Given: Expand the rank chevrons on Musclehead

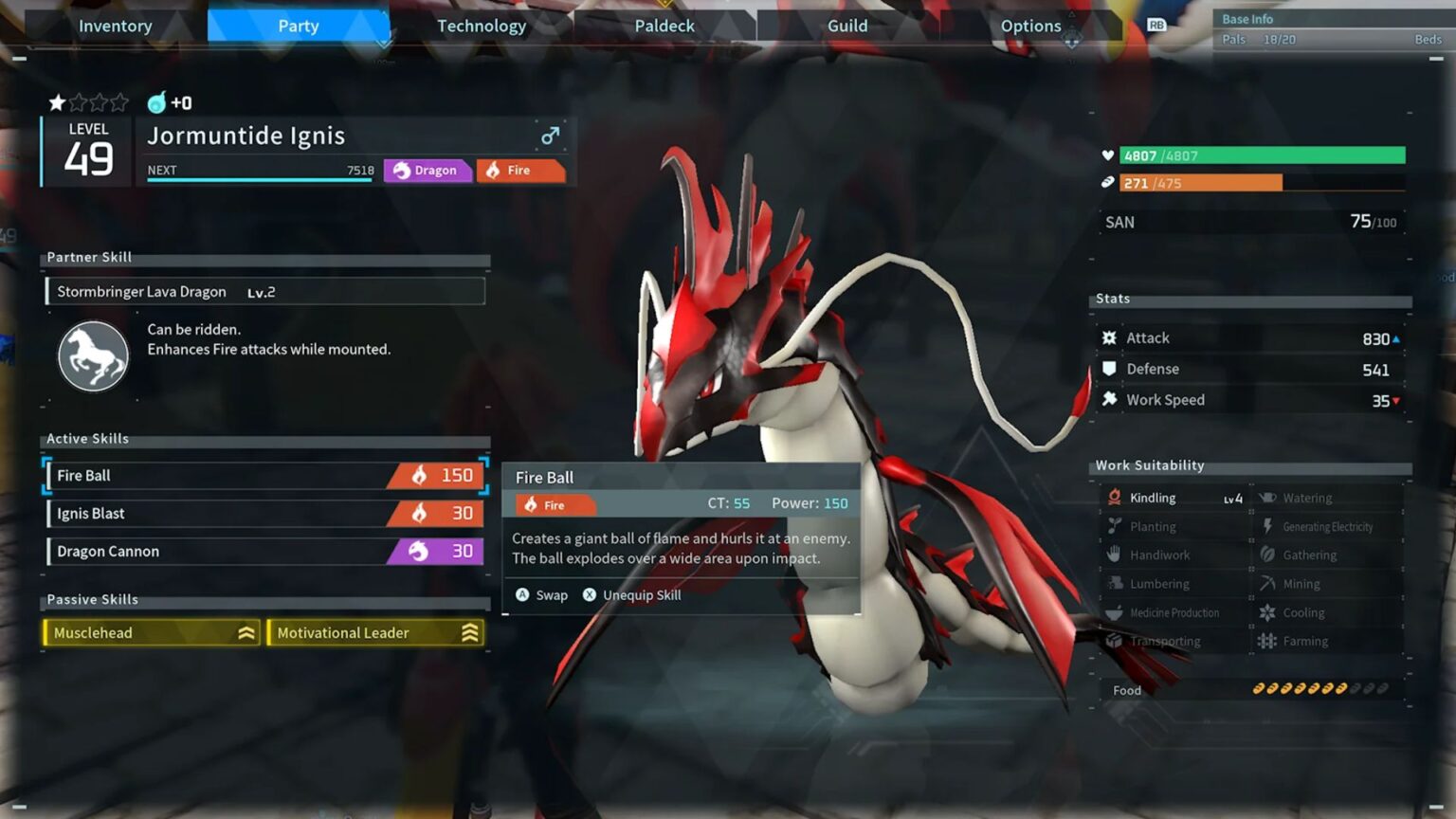Looking at the screenshot, I should (x=245, y=632).
